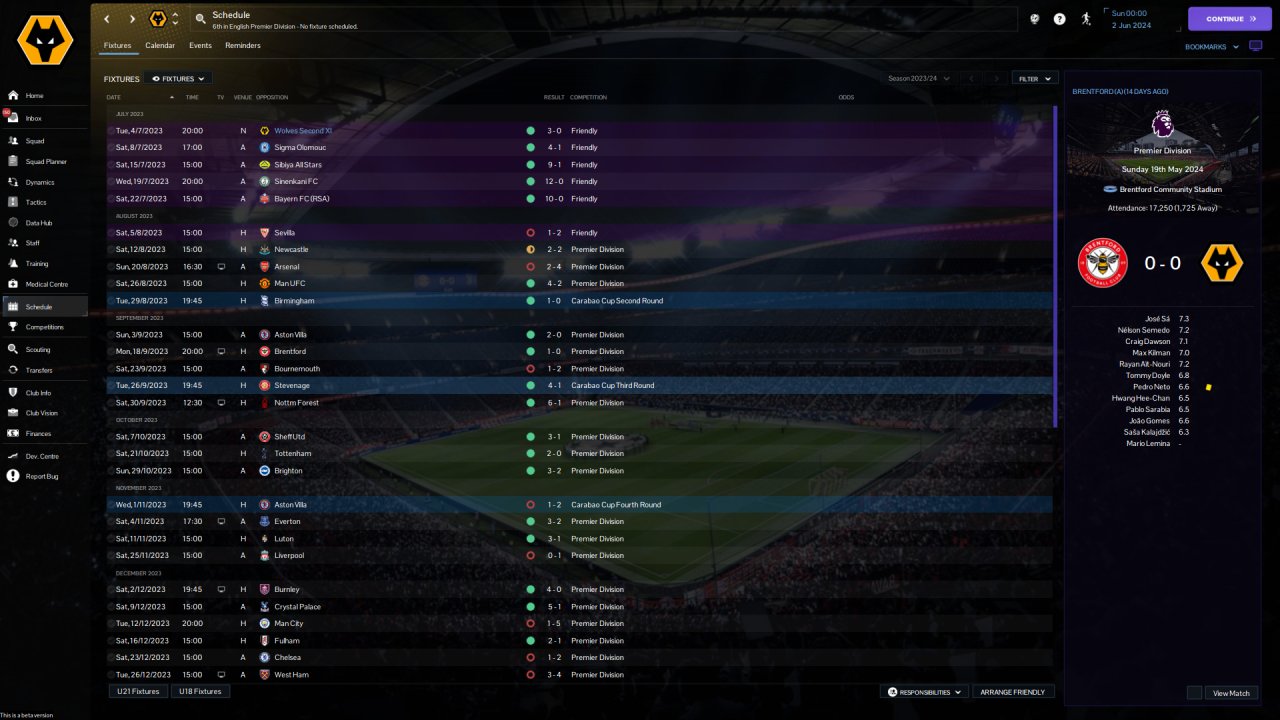1280x720 pixels.
Task: Open the Scouting section
Action: click(x=38, y=350)
